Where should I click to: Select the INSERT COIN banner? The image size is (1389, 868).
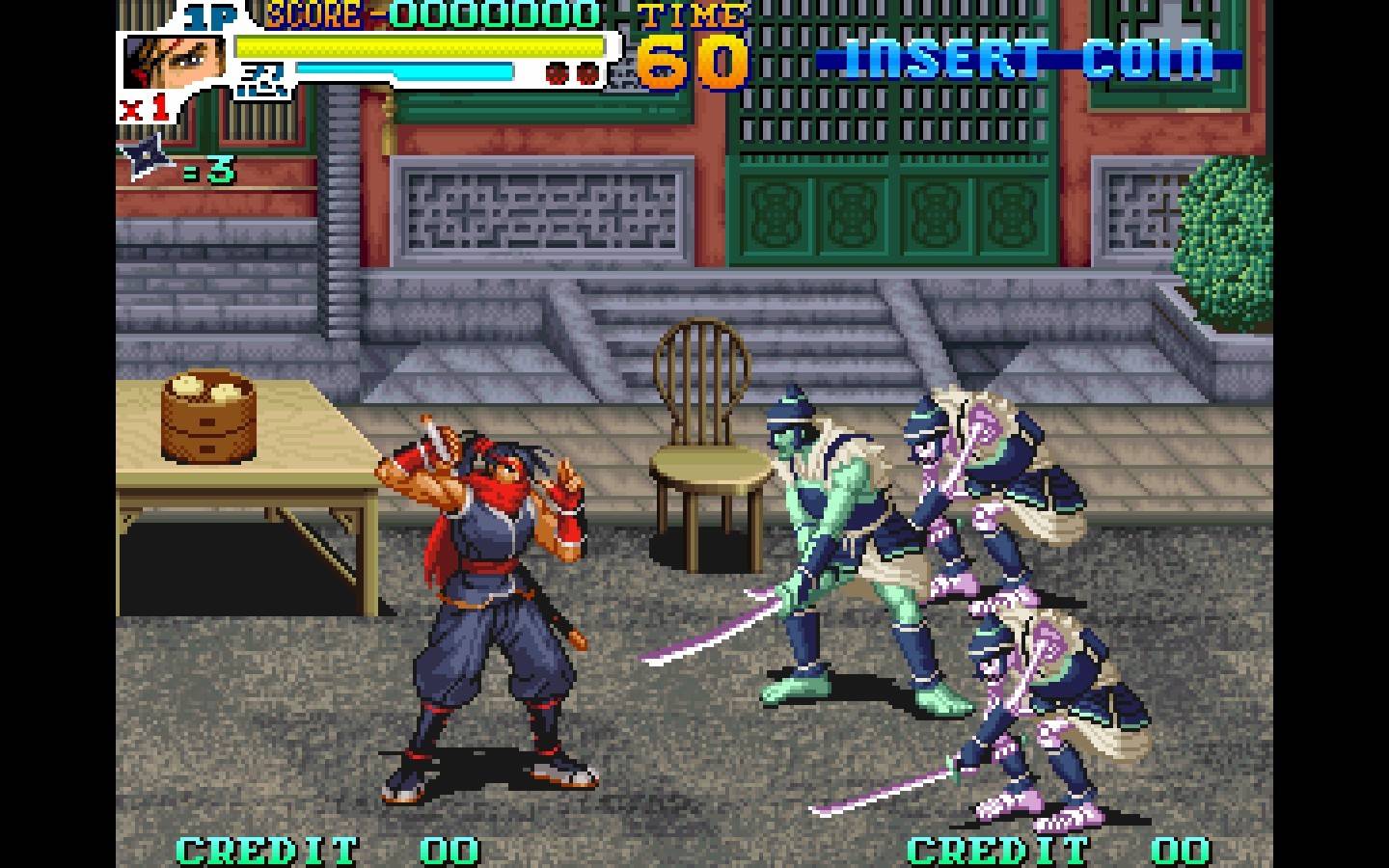[x=1025, y=60]
